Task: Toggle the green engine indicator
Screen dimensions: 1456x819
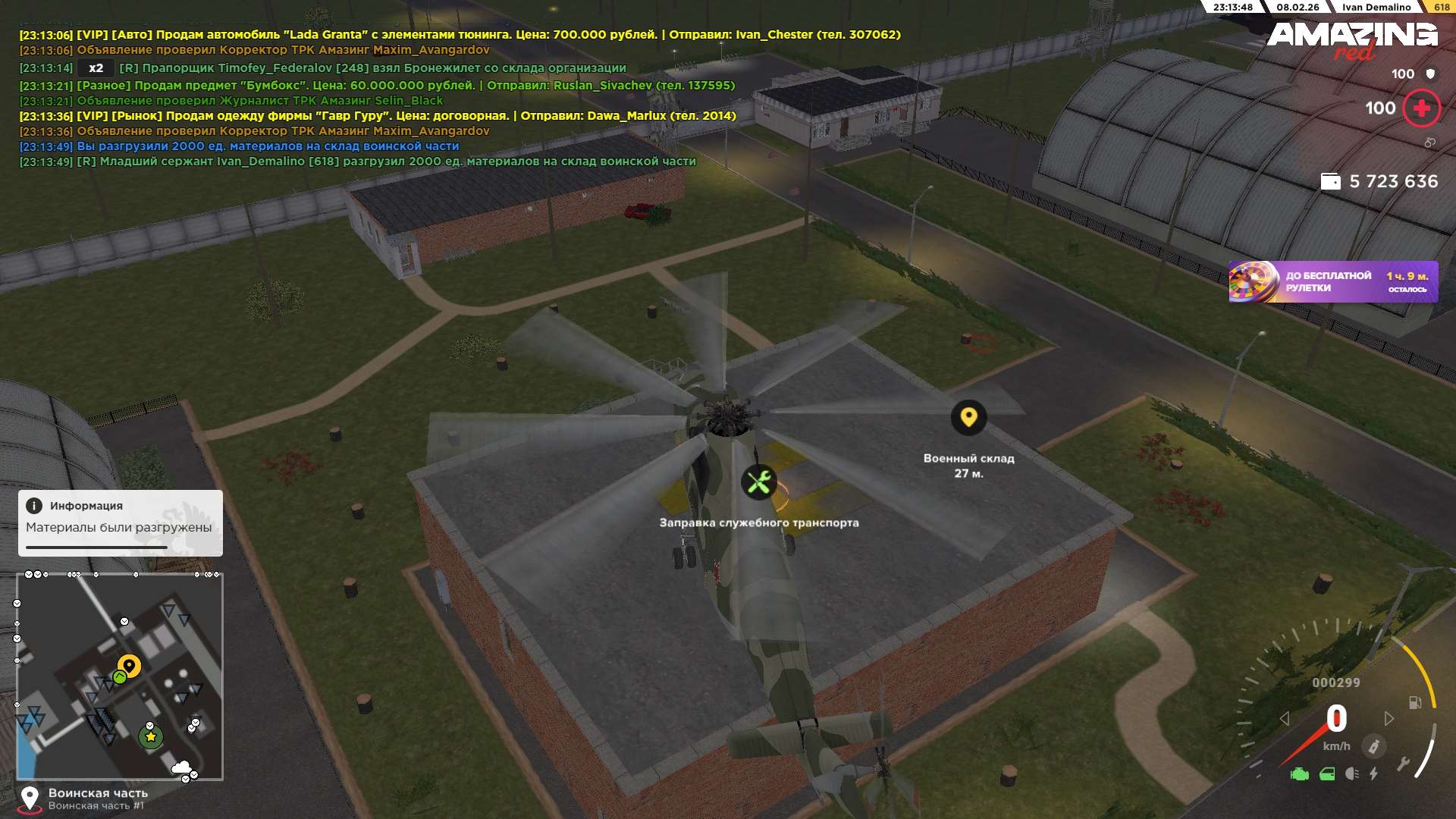Action: click(x=1300, y=774)
